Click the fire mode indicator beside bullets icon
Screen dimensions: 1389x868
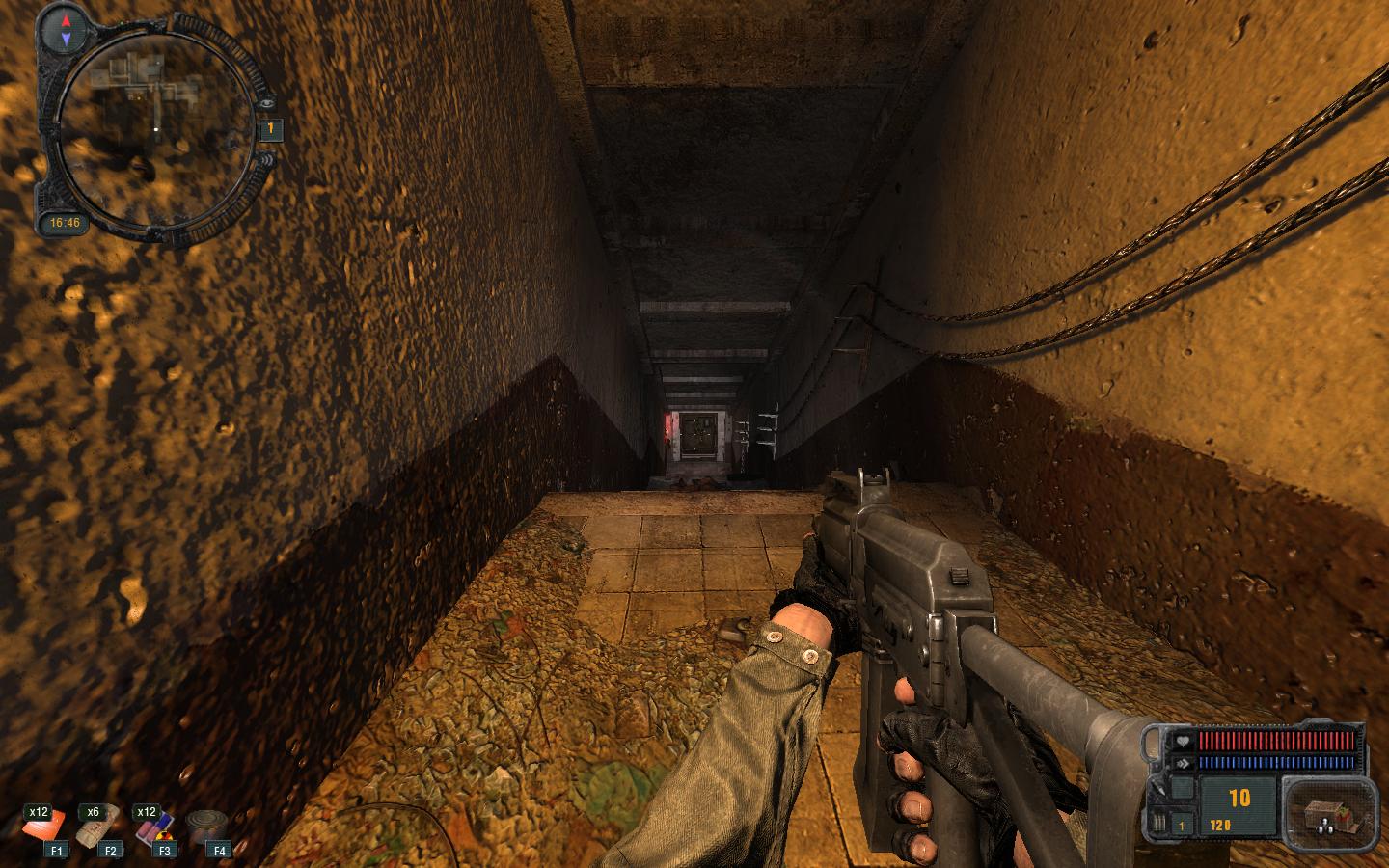[1182, 826]
